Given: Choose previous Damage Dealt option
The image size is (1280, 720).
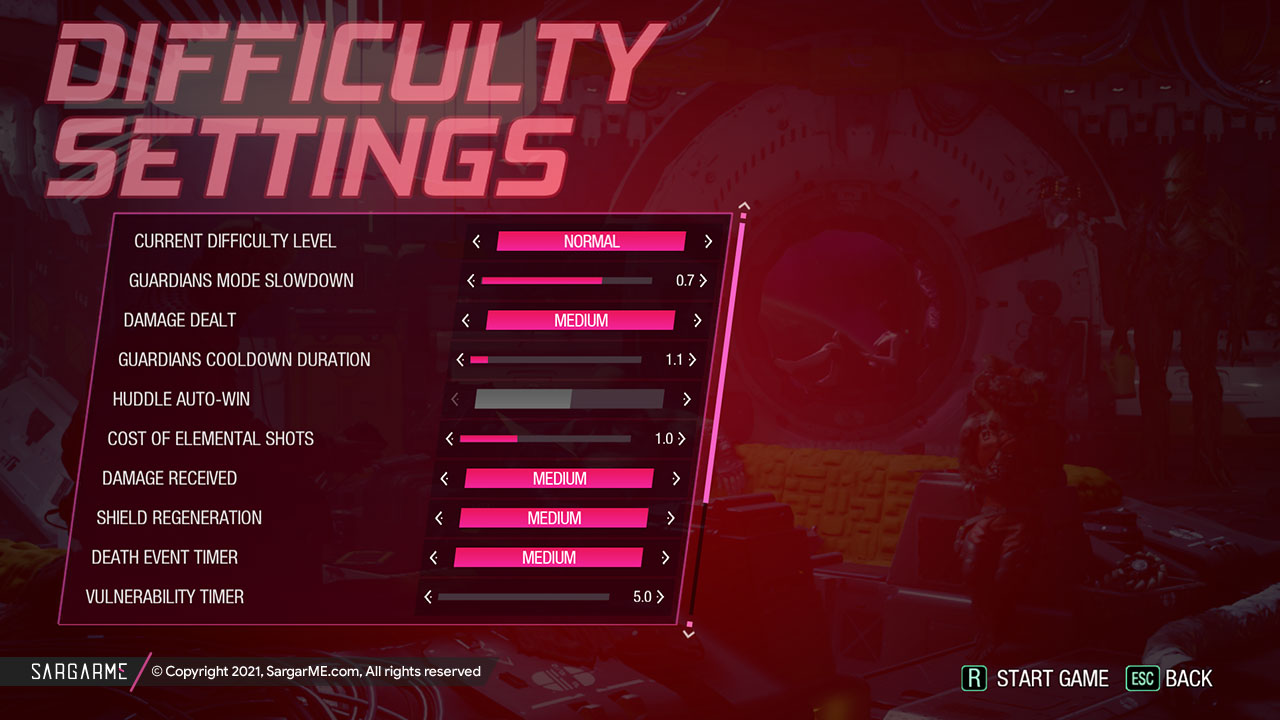Looking at the screenshot, I should coord(466,321).
